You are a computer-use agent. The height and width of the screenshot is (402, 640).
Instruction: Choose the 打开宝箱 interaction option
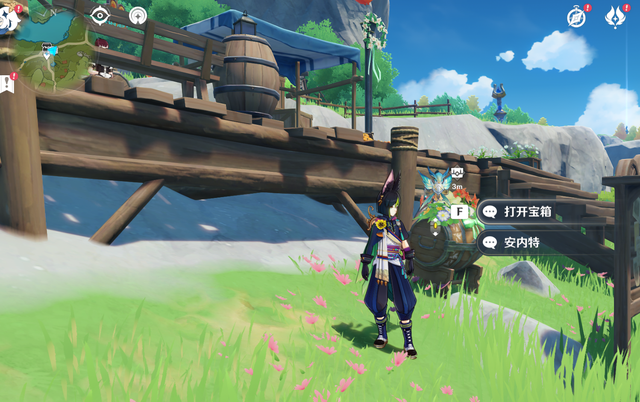(528, 212)
